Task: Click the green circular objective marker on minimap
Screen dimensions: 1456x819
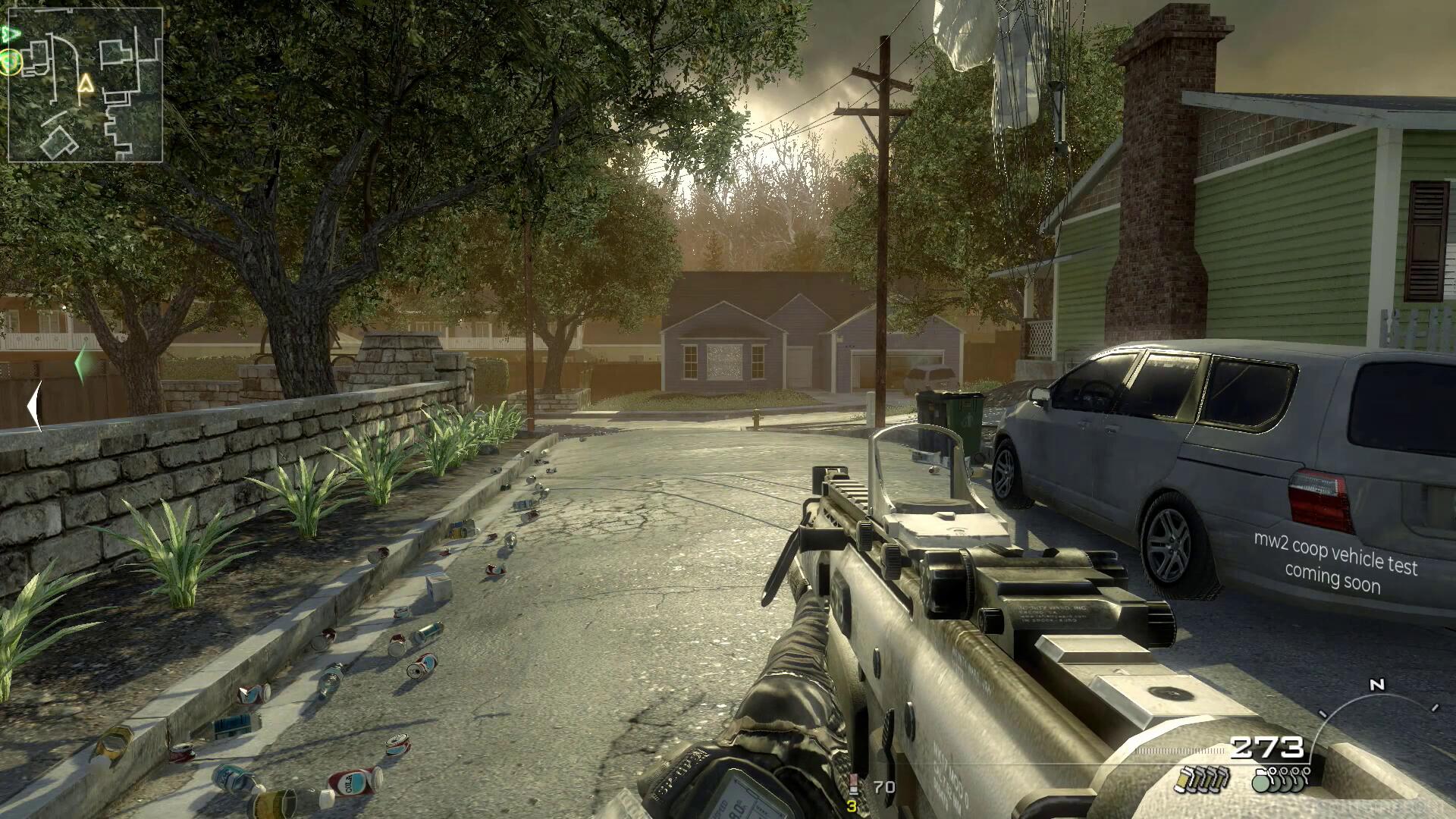Action: click(10, 61)
